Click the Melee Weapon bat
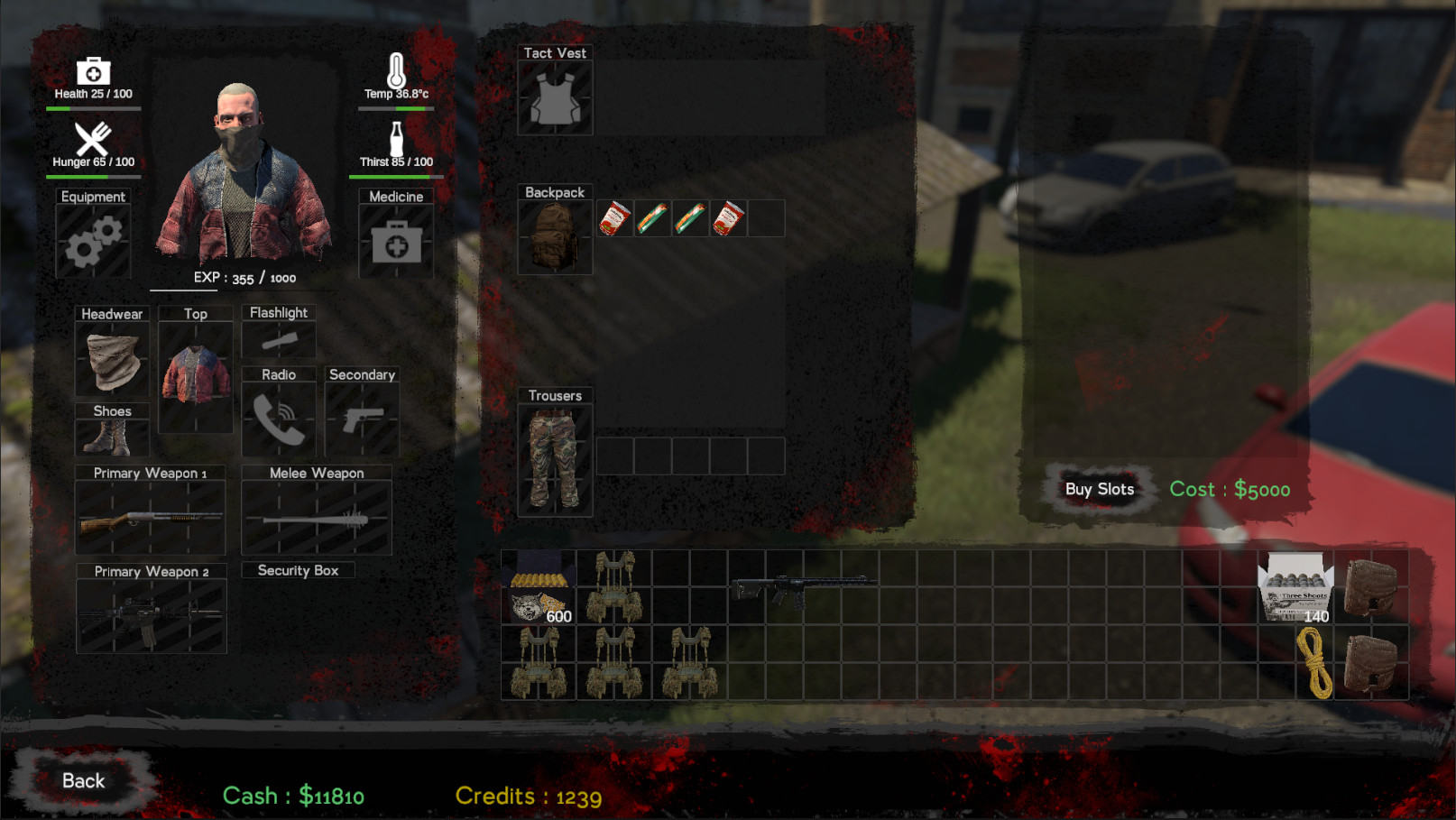Viewport: 1456px width, 820px height. pyautogui.click(x=317, y=519)
